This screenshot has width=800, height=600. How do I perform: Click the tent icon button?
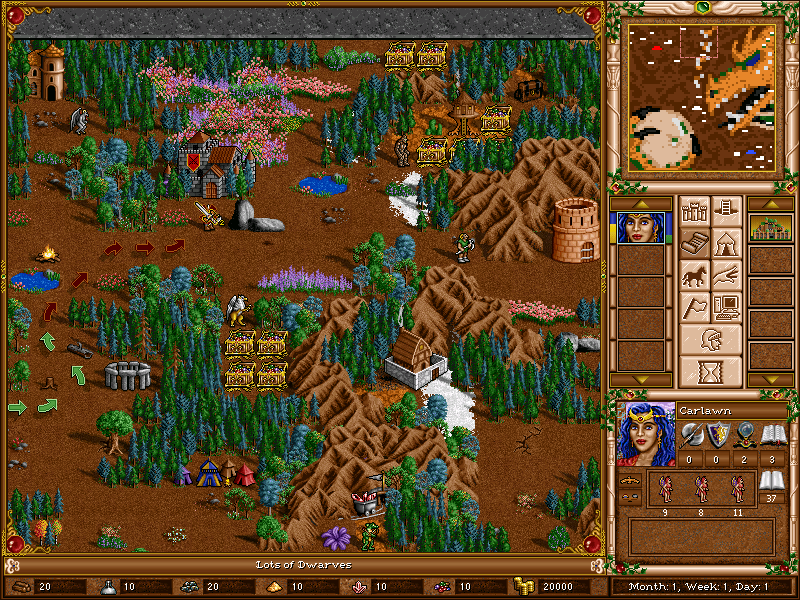pos(727,243)
